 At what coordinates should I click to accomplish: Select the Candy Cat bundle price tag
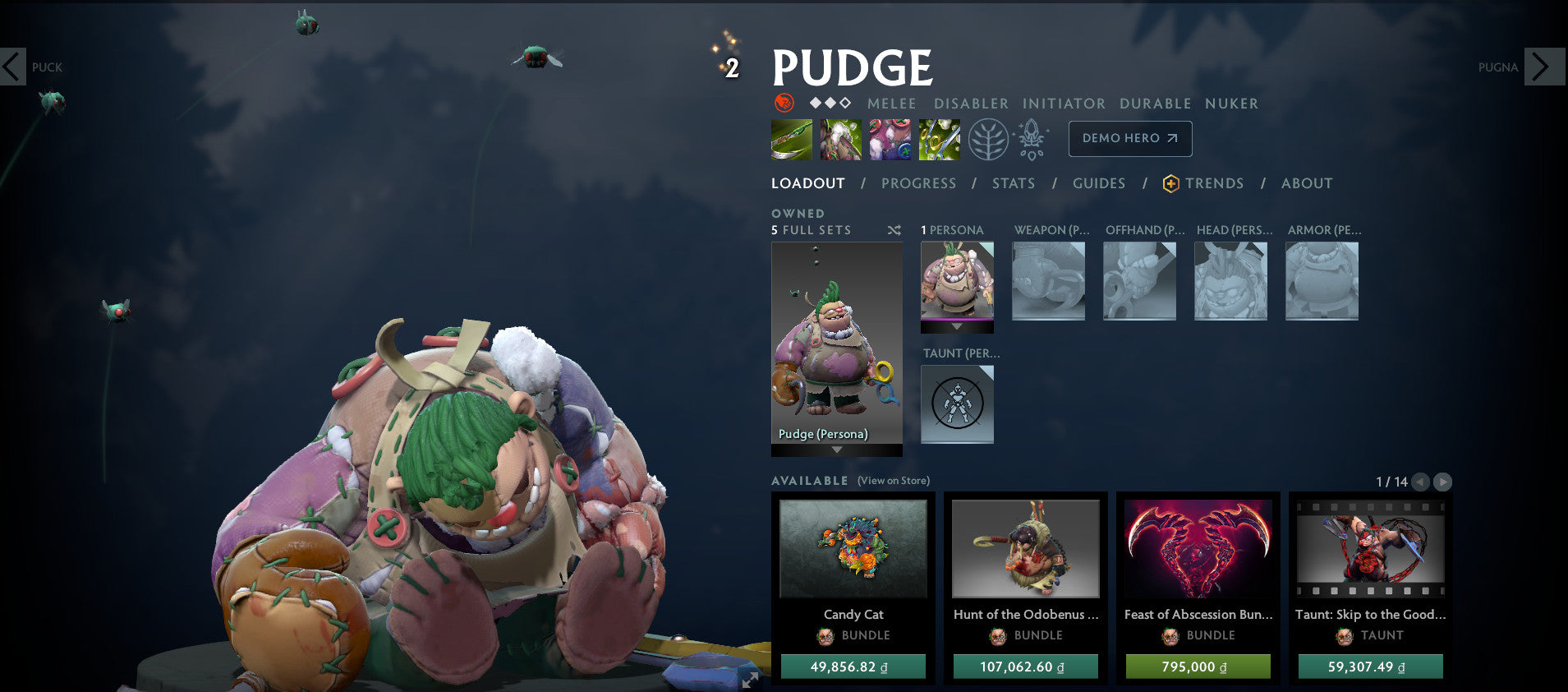point(853,667)
